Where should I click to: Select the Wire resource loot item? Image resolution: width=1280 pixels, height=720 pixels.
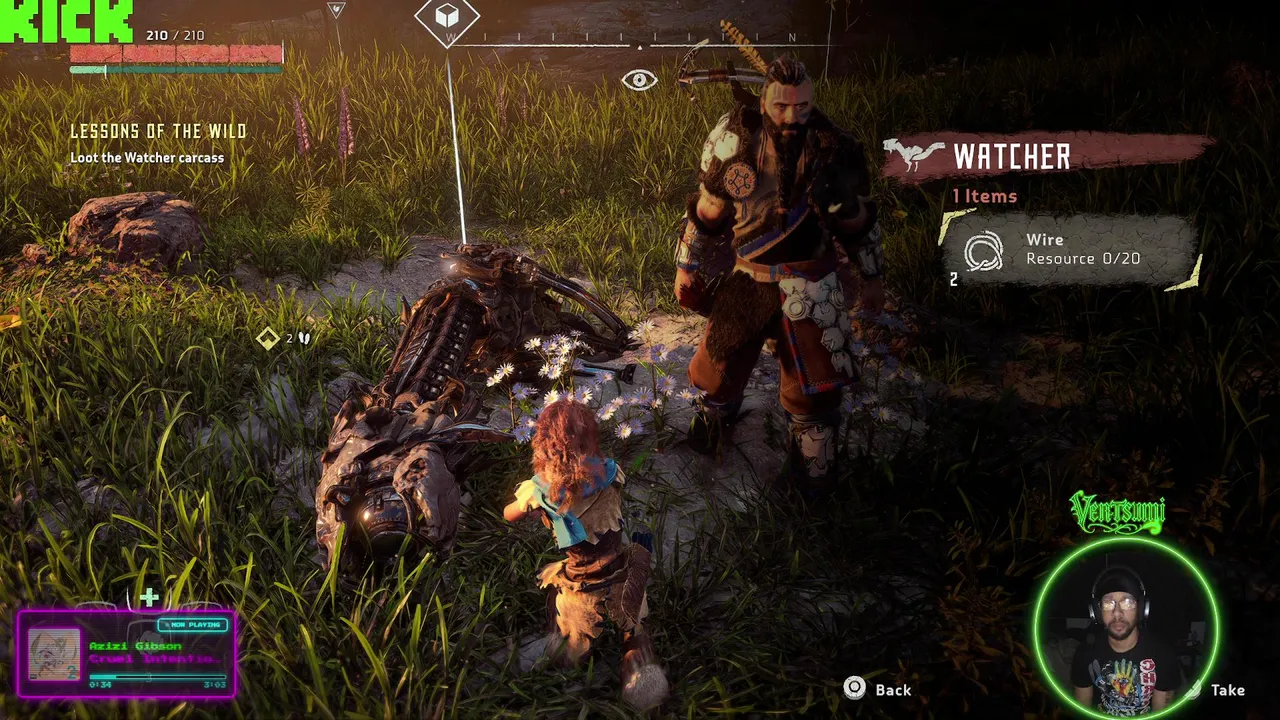(x=1070, y=250)
